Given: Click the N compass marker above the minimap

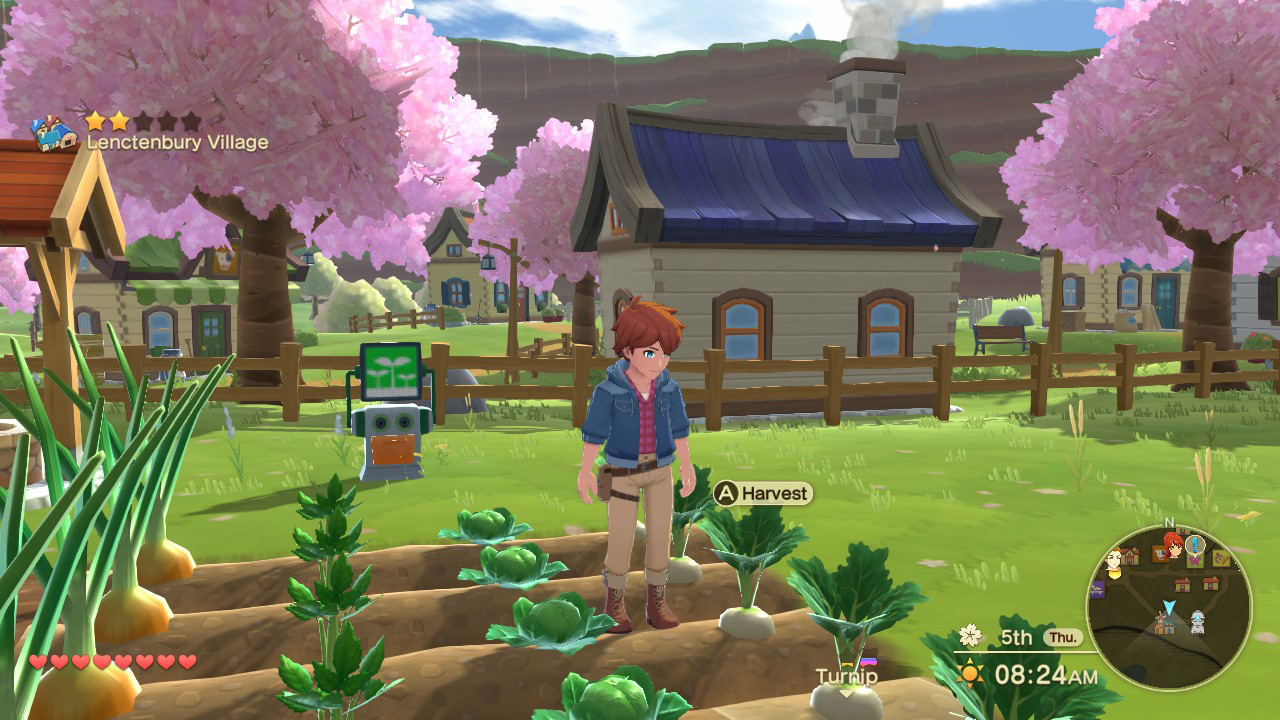Looking at the screenshot, I should click(1168, 521).
